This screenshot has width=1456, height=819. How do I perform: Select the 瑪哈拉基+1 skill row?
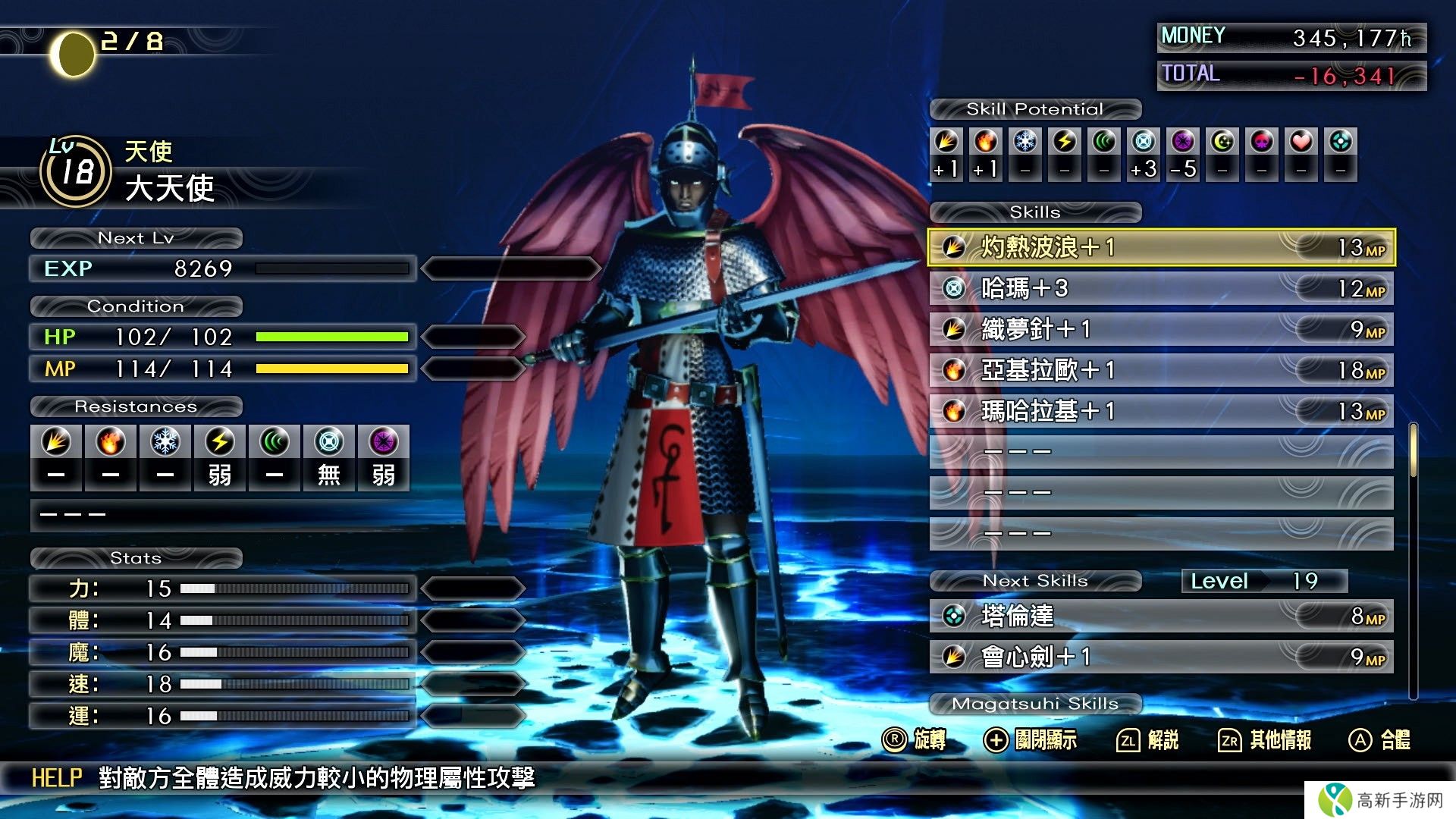click(x=1160, y=411)
